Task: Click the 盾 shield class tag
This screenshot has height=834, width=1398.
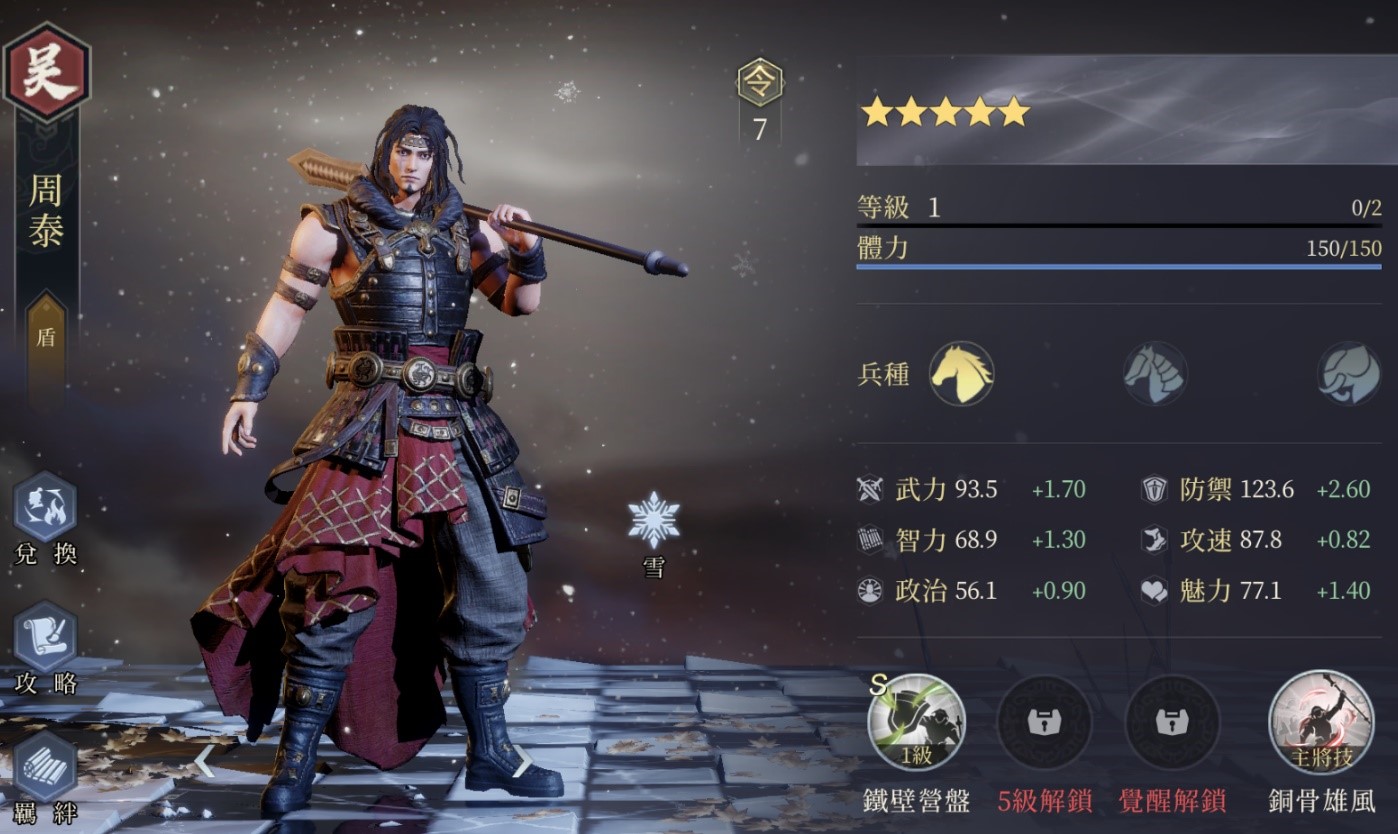Action: coord(46,338)
